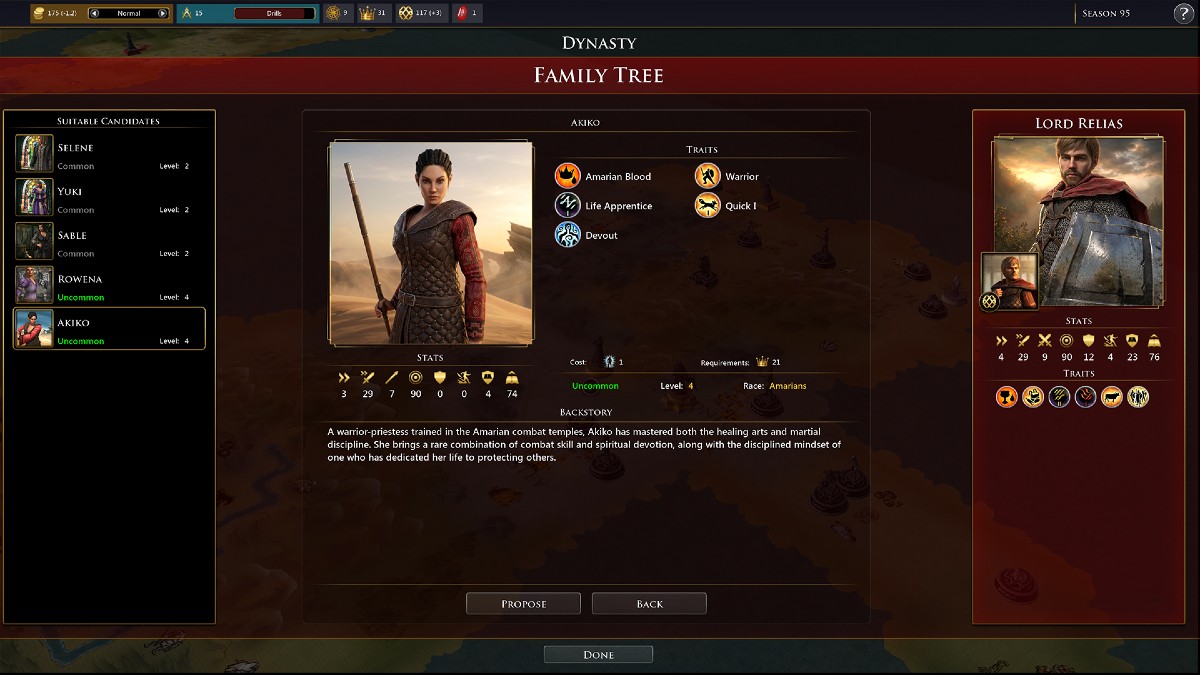Viewport: 1200px width, 675px height.
Task: Confirm with the Done button
Action: (x=598, y=654)
